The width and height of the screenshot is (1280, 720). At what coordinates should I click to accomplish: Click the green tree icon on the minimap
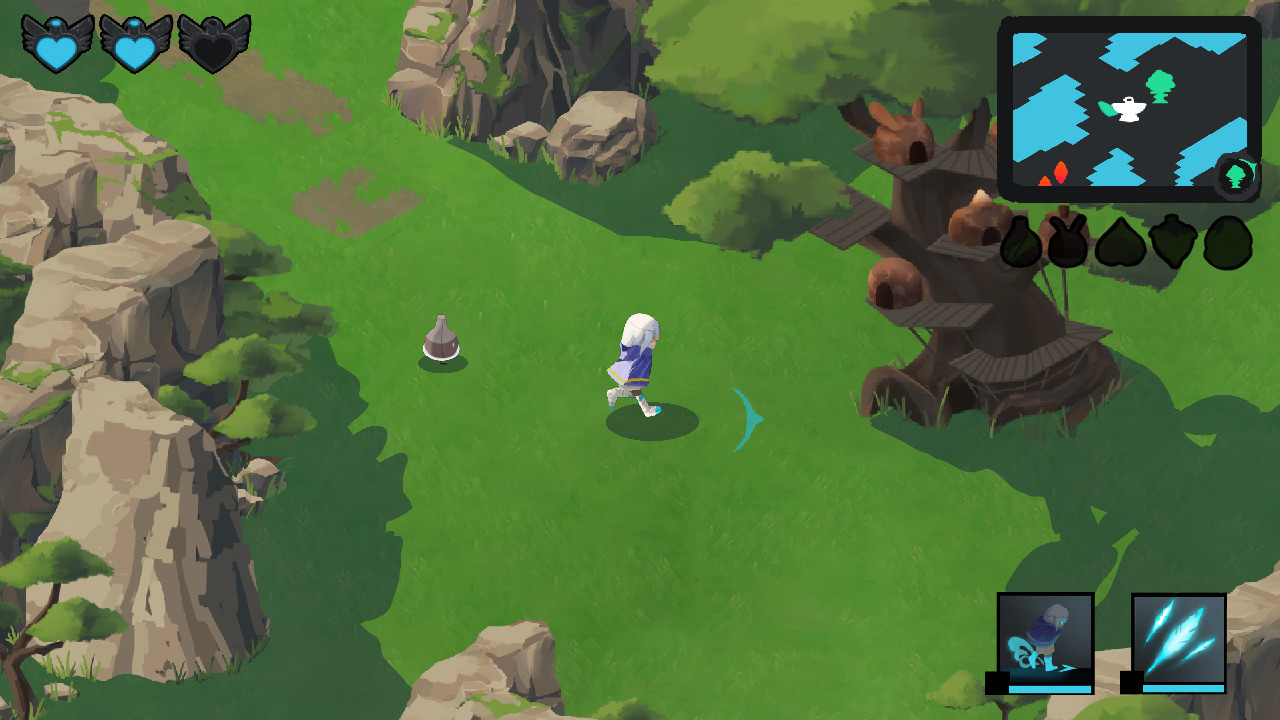1160,85
